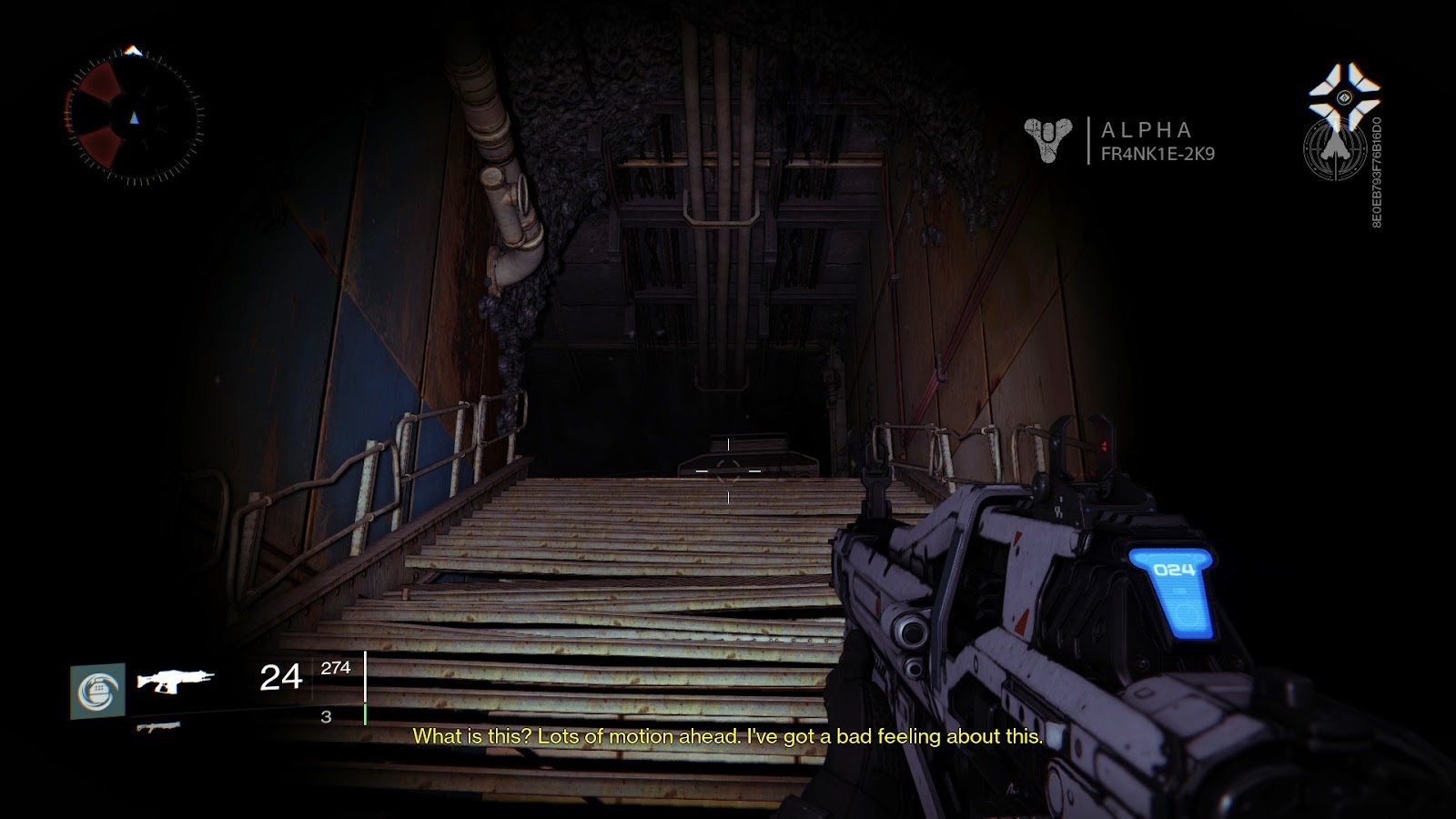This screenshot has width=1456, height=819.
Task: Select the subtitle dialogue text
Action: [x=728, y=739]
